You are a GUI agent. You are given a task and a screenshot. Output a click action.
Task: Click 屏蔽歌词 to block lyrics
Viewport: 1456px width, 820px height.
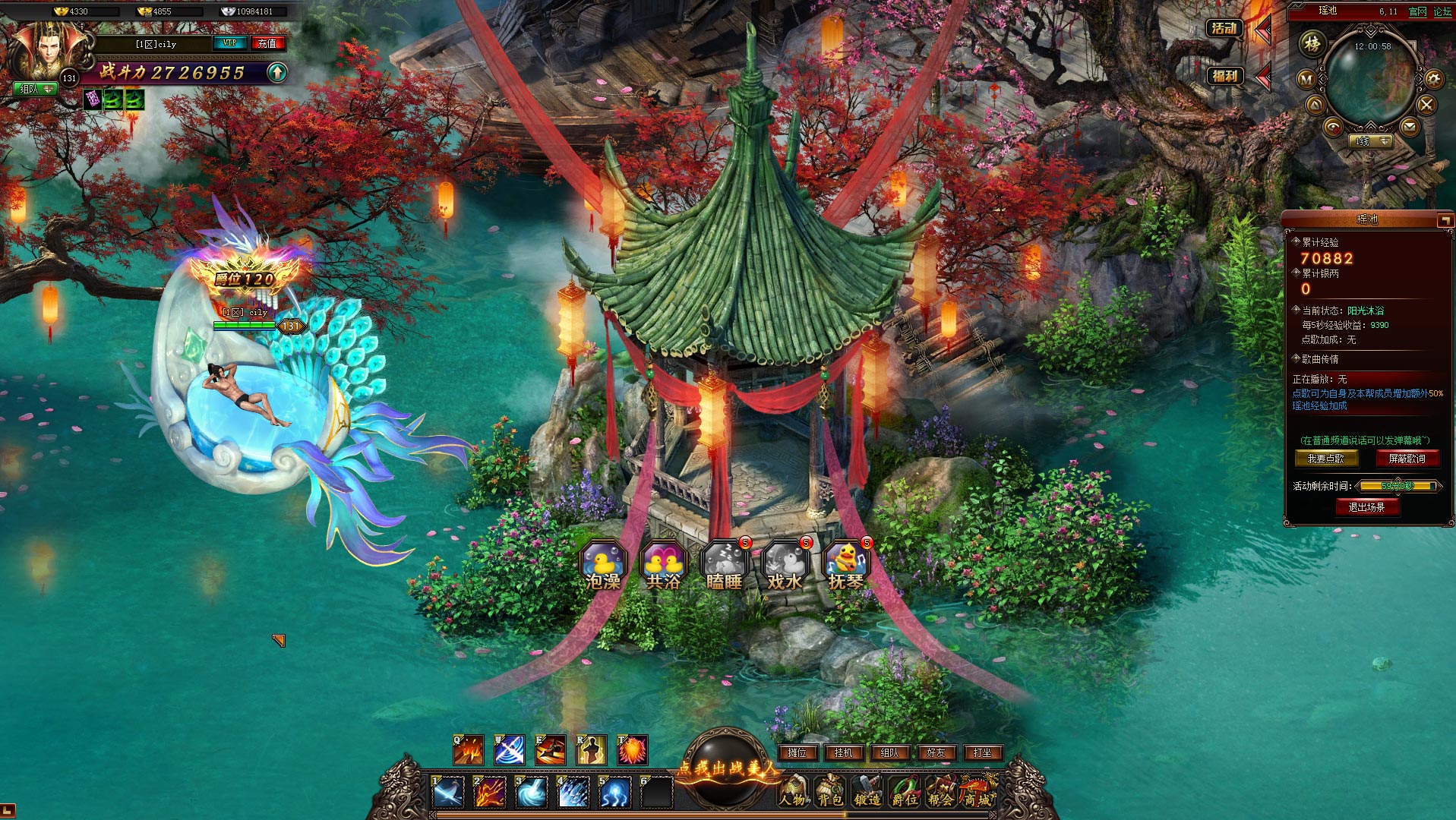[1407, 459]
